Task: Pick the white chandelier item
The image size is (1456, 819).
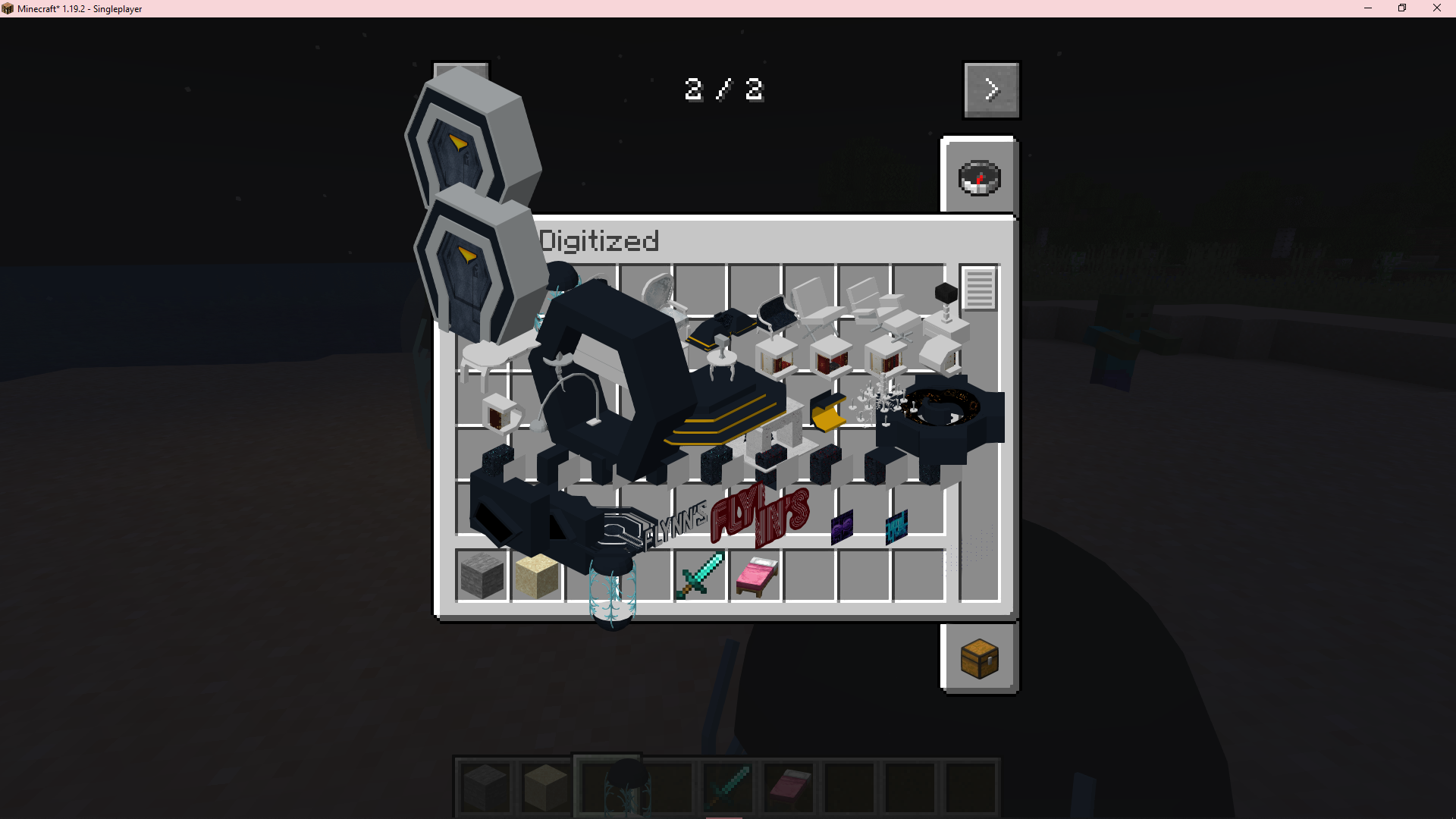Action: coord(880,402)
